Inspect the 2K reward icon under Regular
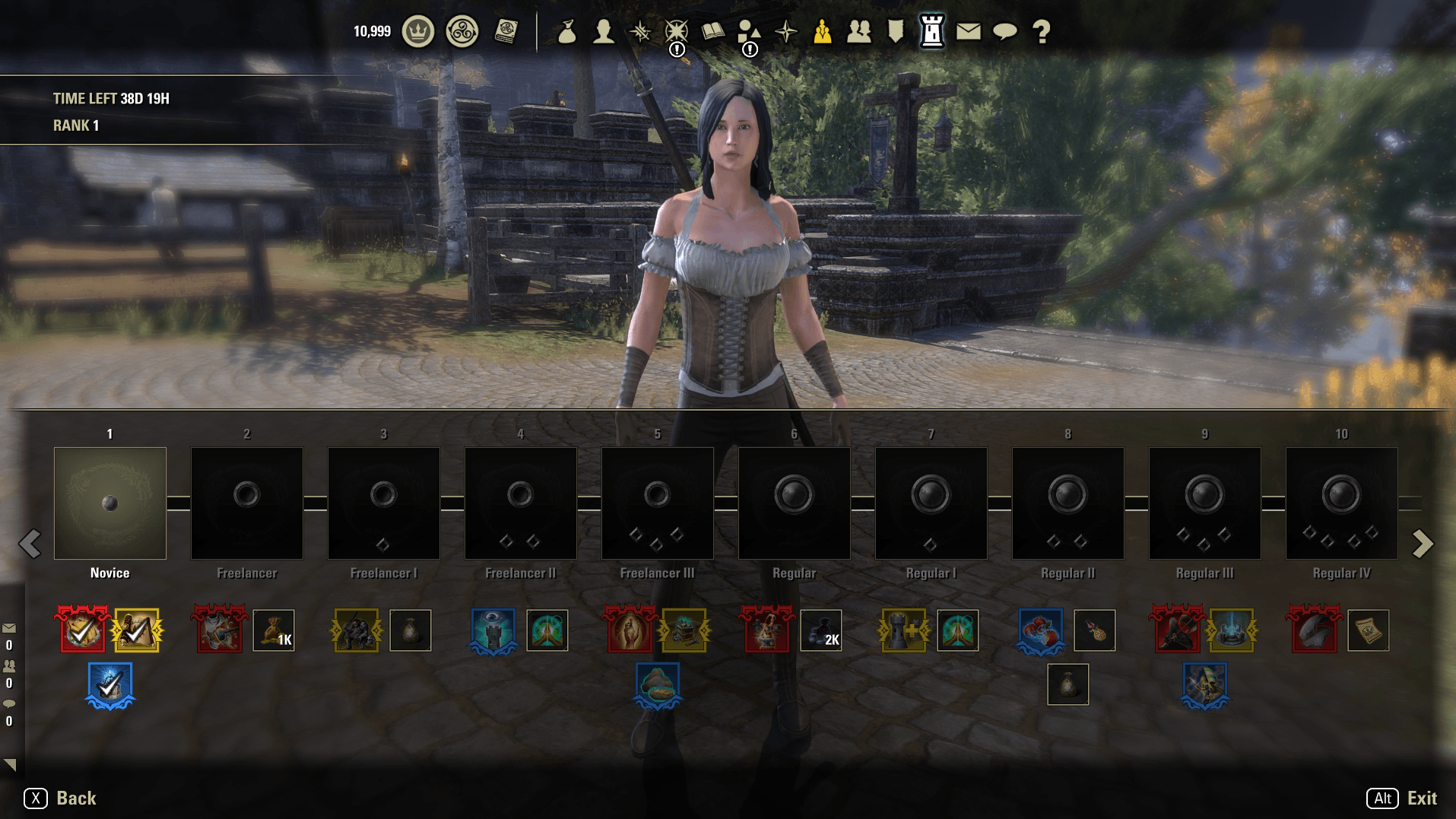The image size is (1456, 819). click(821, 630)
